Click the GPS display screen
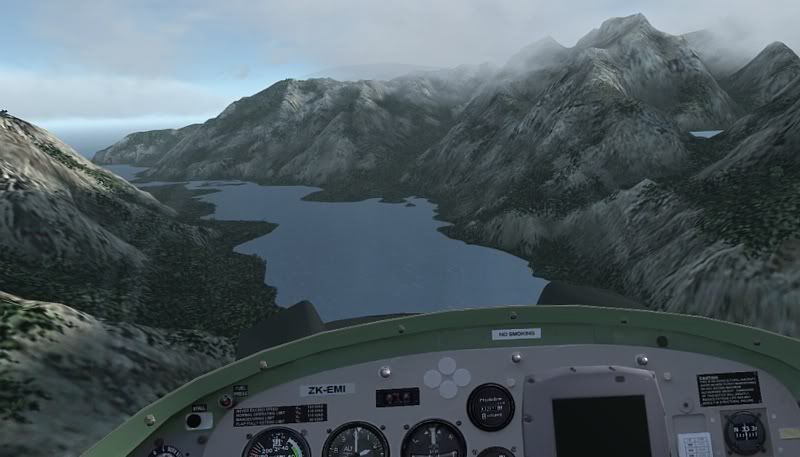Screen dimensions: 800x457 click(x=594, y=426)
